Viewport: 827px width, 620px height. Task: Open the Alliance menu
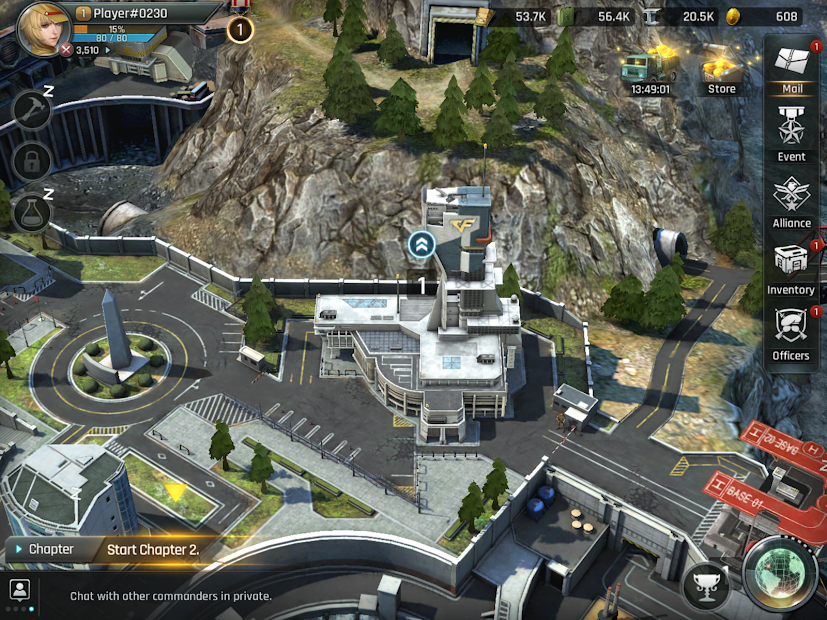[791, 200]
